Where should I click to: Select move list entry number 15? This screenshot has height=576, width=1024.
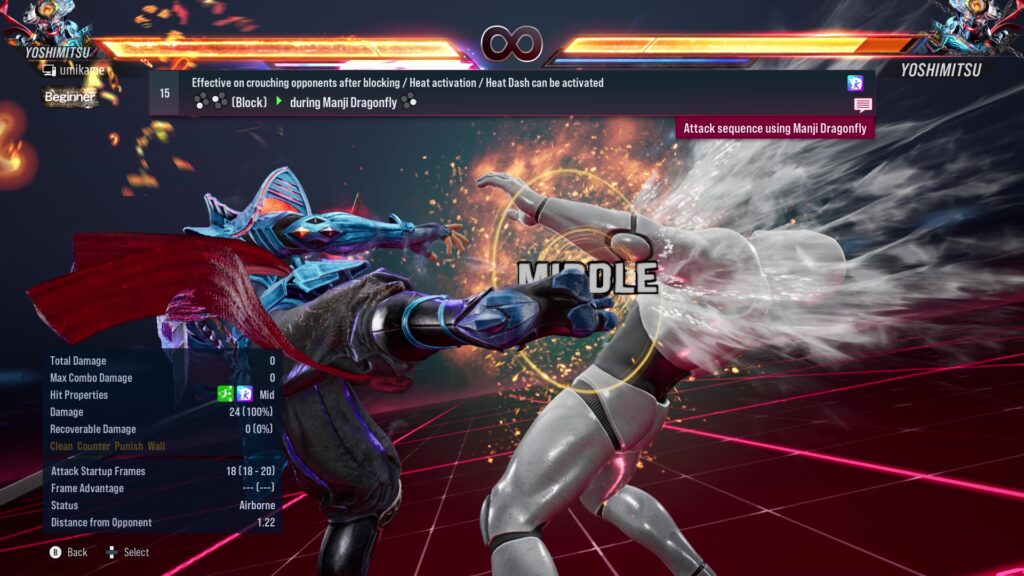(165, 93)
